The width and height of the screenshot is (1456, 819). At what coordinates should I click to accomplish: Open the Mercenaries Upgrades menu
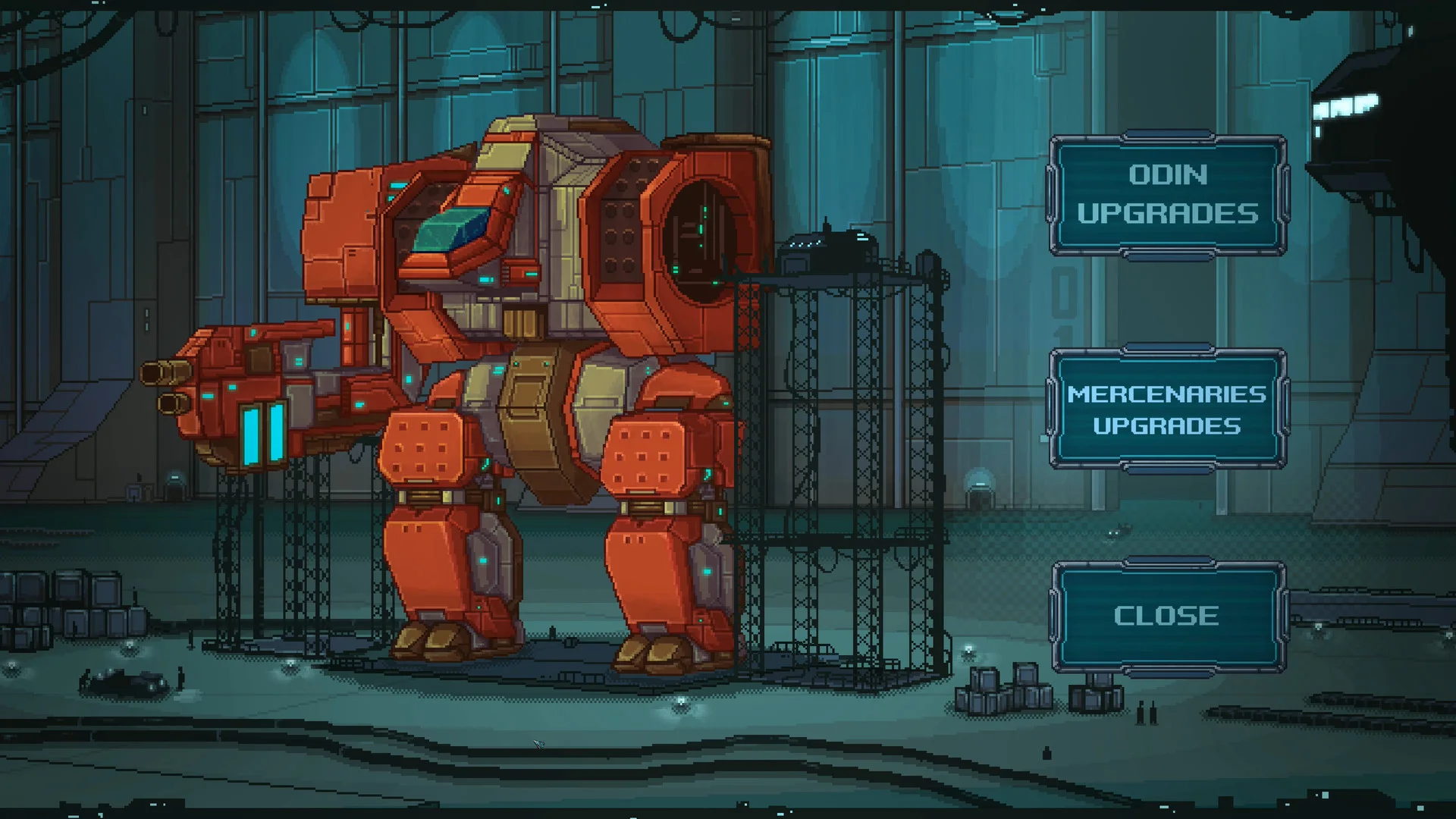pyautogui.click(x=1168, y=409)
